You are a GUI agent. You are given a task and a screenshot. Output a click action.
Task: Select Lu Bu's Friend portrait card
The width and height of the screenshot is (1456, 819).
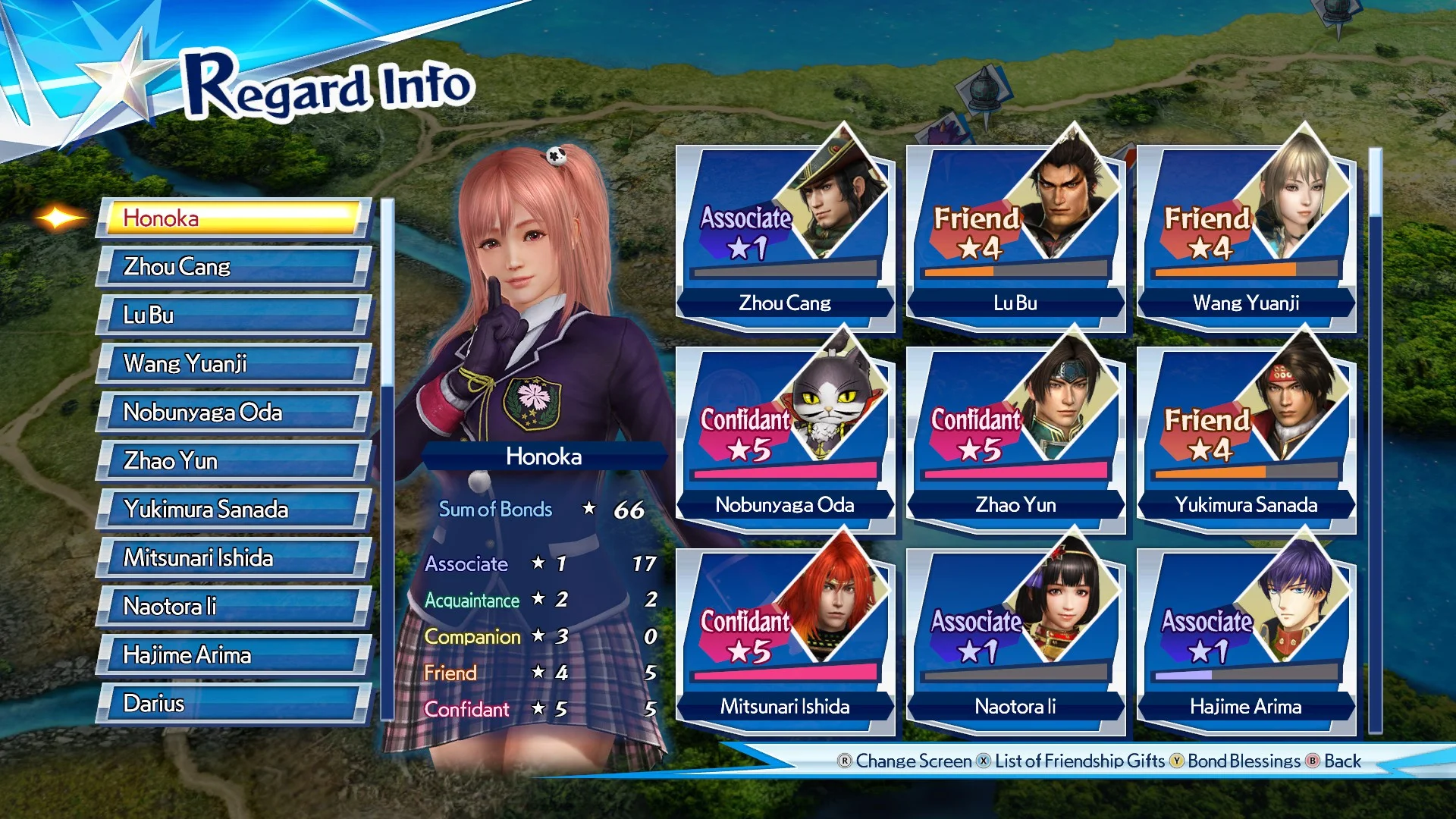pos(1016,227)
